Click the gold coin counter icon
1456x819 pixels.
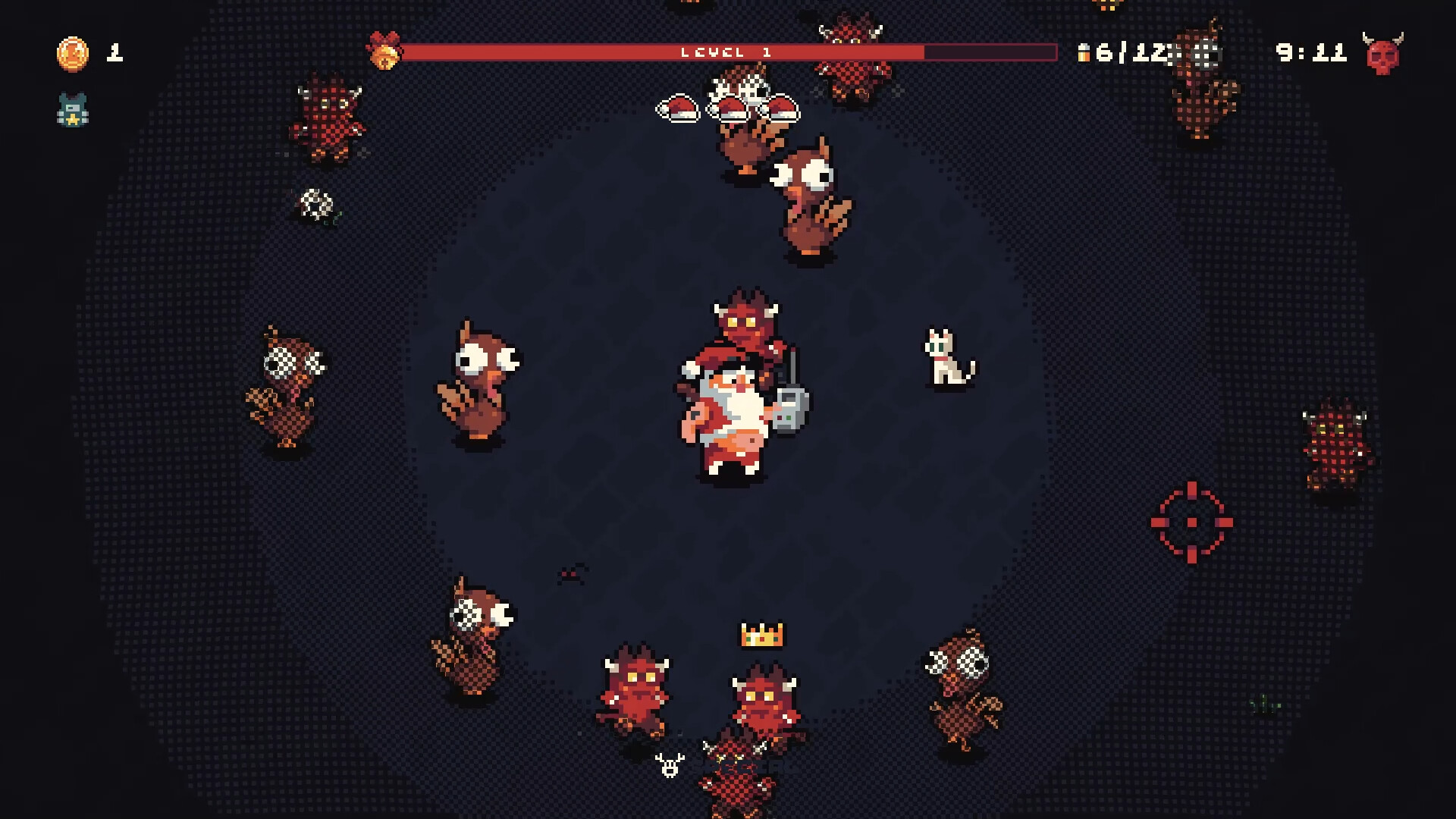click(x=74, y=53)
